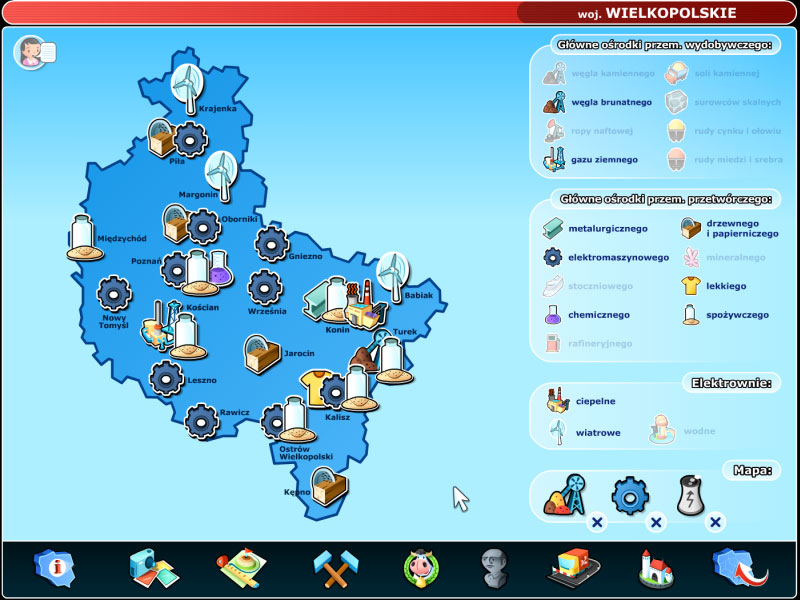Select the truck transport icon

[572, 567]
